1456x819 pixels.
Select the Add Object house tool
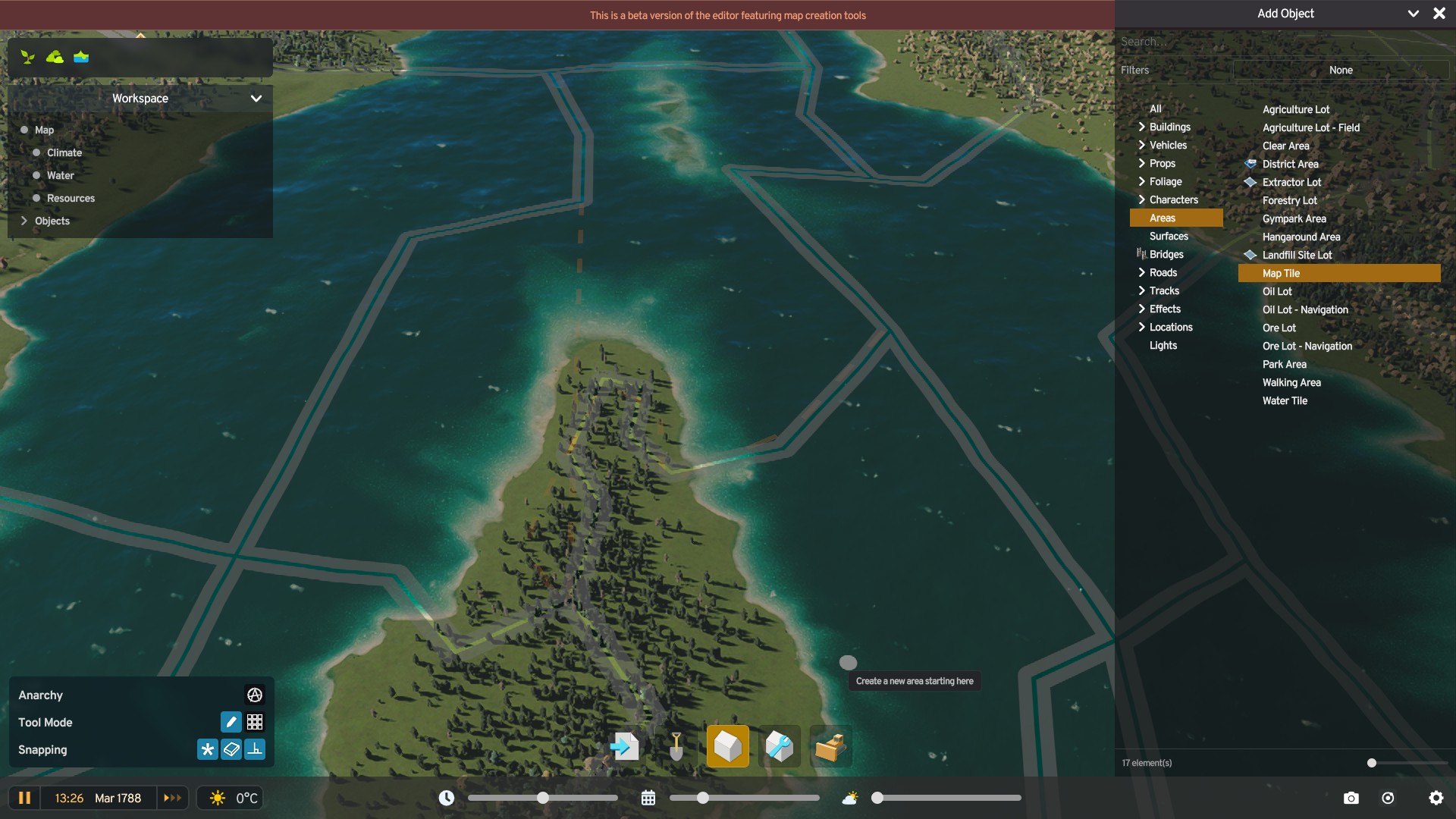click(x=726, y=746)
